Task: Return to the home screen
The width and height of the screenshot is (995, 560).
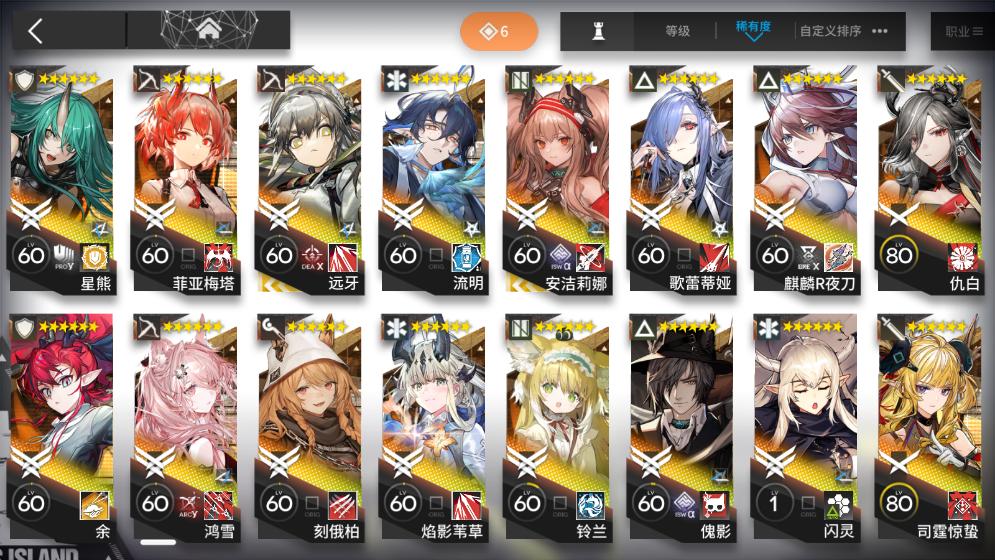Action: 208,31
